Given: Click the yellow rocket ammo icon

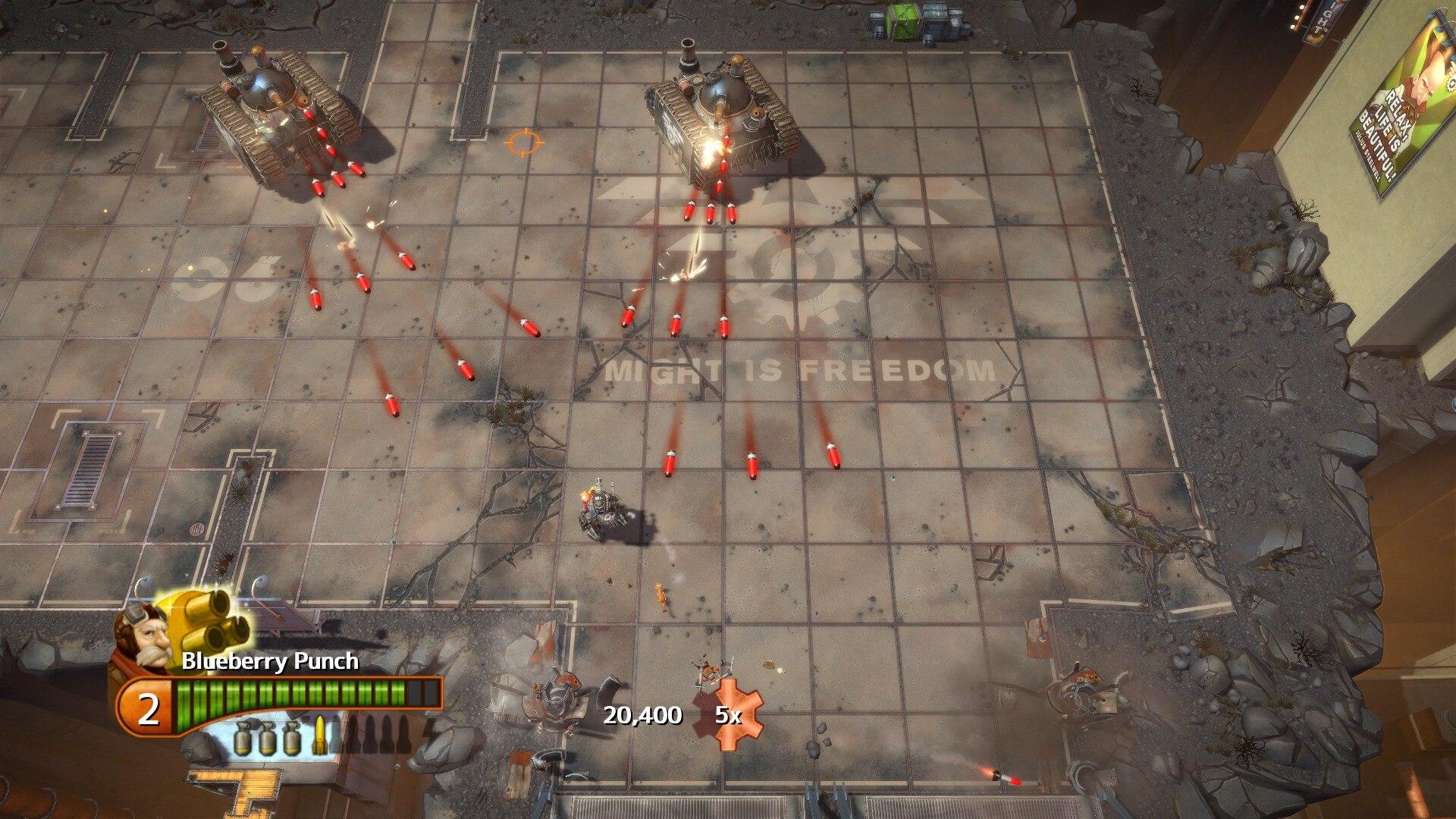Looking at the screenshot, I should (318, 734).
